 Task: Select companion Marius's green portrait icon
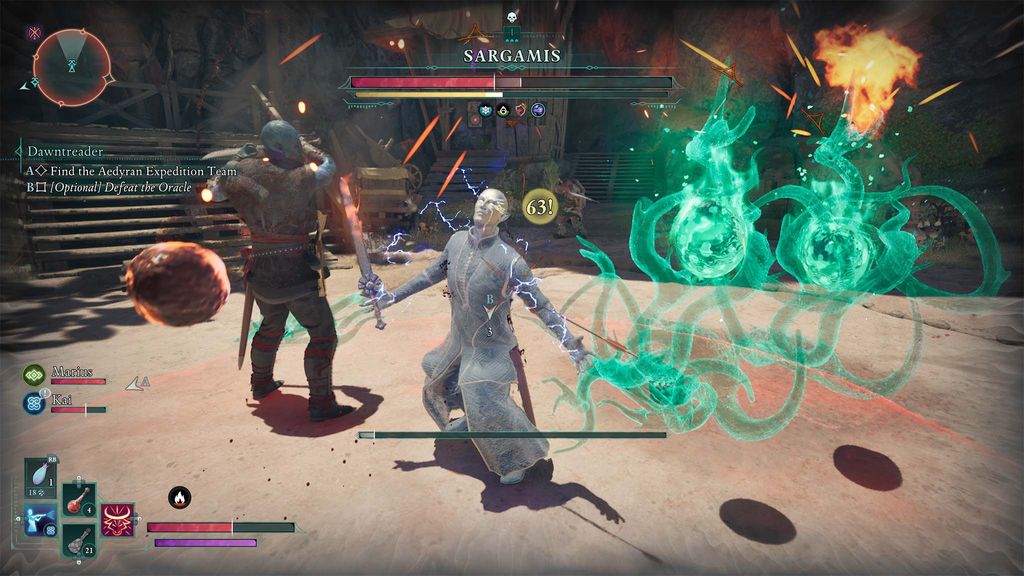[34, 375]
